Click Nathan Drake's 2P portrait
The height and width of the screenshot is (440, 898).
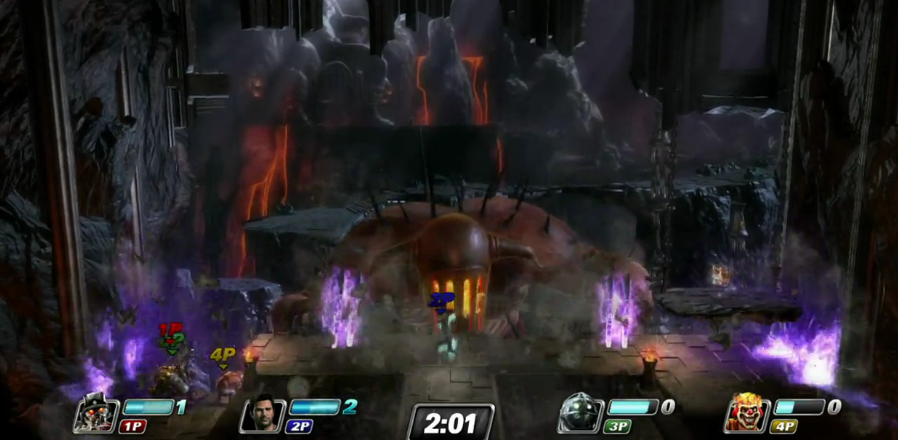(x=263, y=413)
